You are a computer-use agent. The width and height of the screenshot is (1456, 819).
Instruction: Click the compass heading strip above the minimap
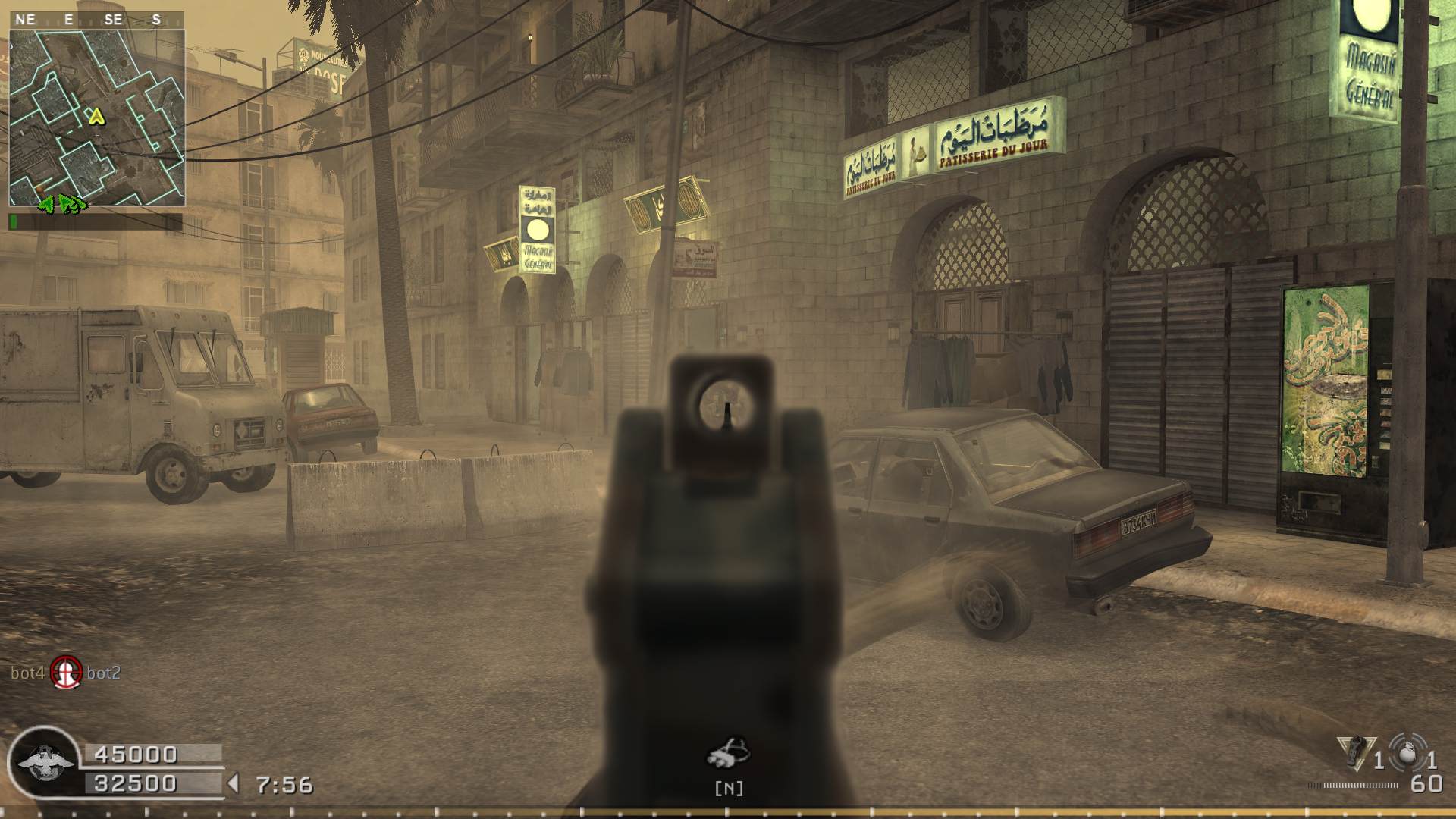(x=97, y=20)
